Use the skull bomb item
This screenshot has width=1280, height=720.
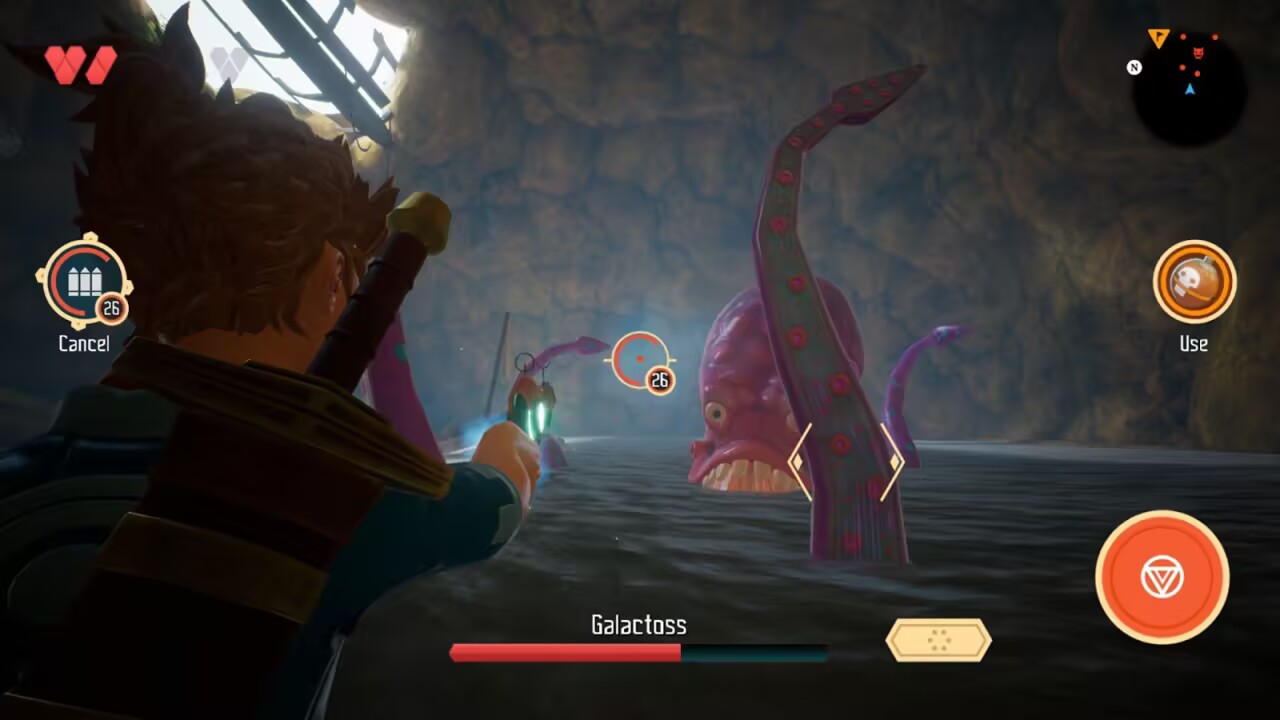pos(1194,281)
